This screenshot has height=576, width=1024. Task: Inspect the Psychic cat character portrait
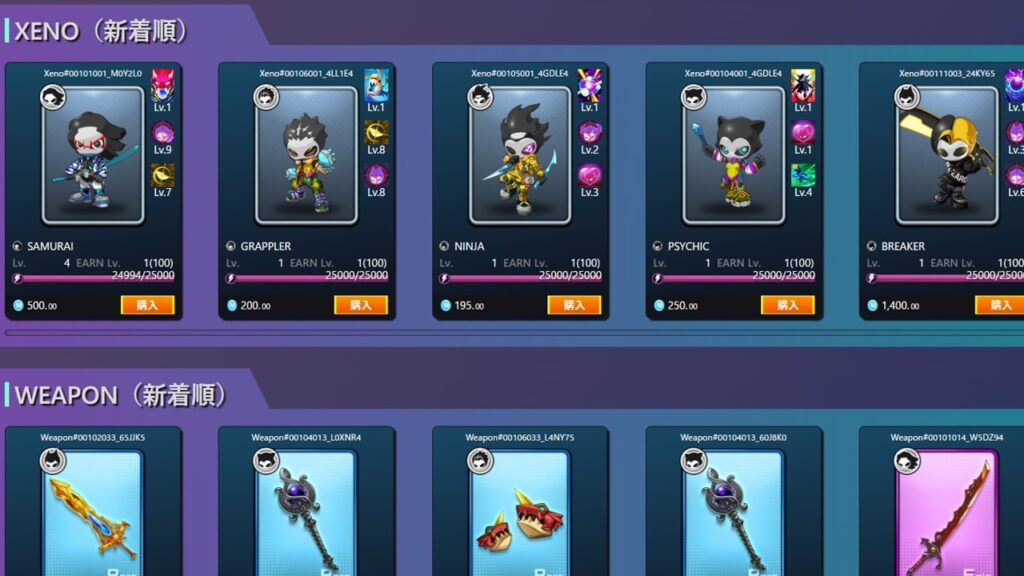pos(733,155)
